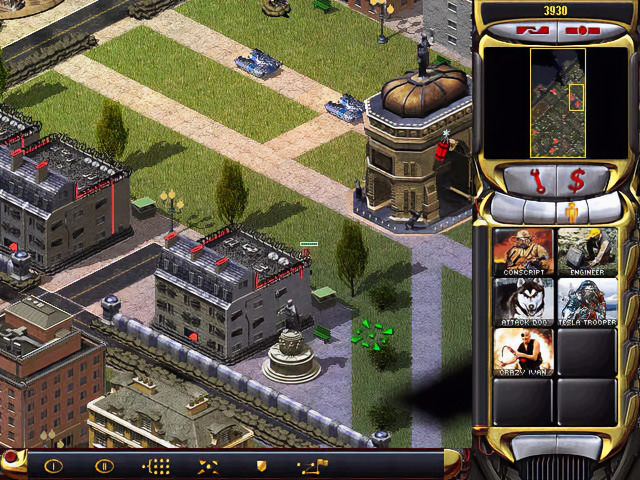Train a Crazy Ivan

522,351
